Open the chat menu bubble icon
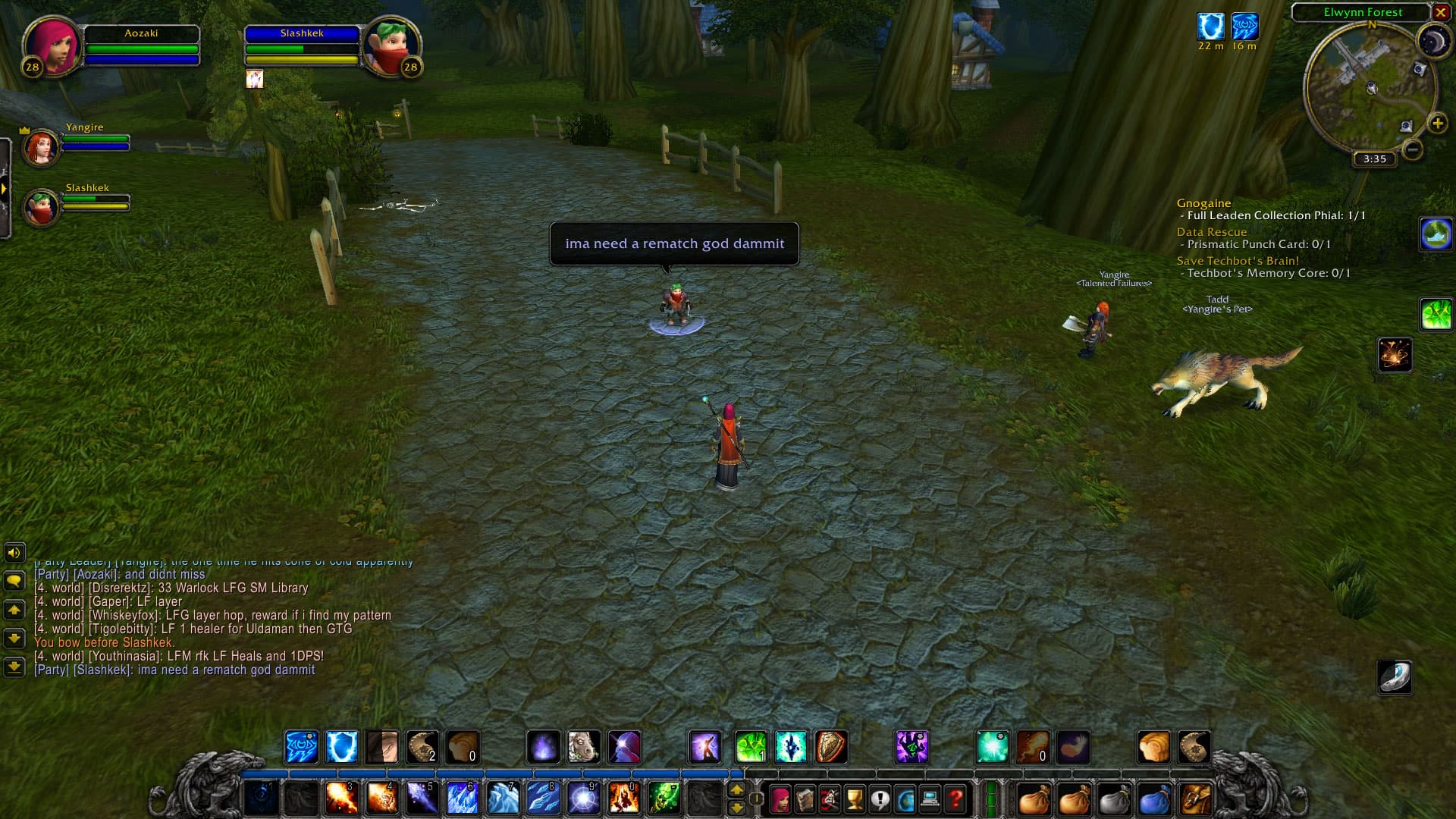 14,582
